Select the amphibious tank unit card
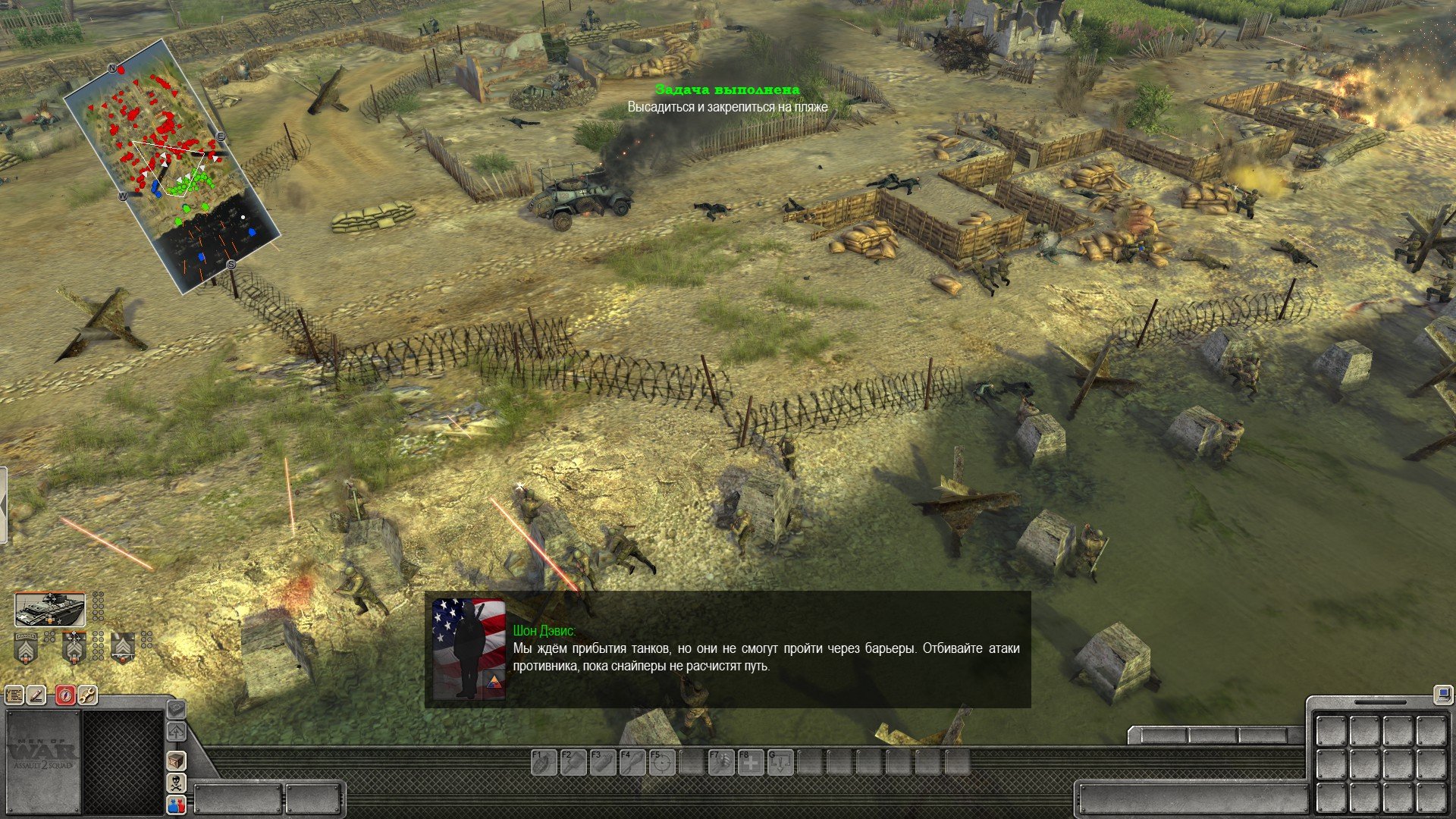1456x819 pixels. 51,610
